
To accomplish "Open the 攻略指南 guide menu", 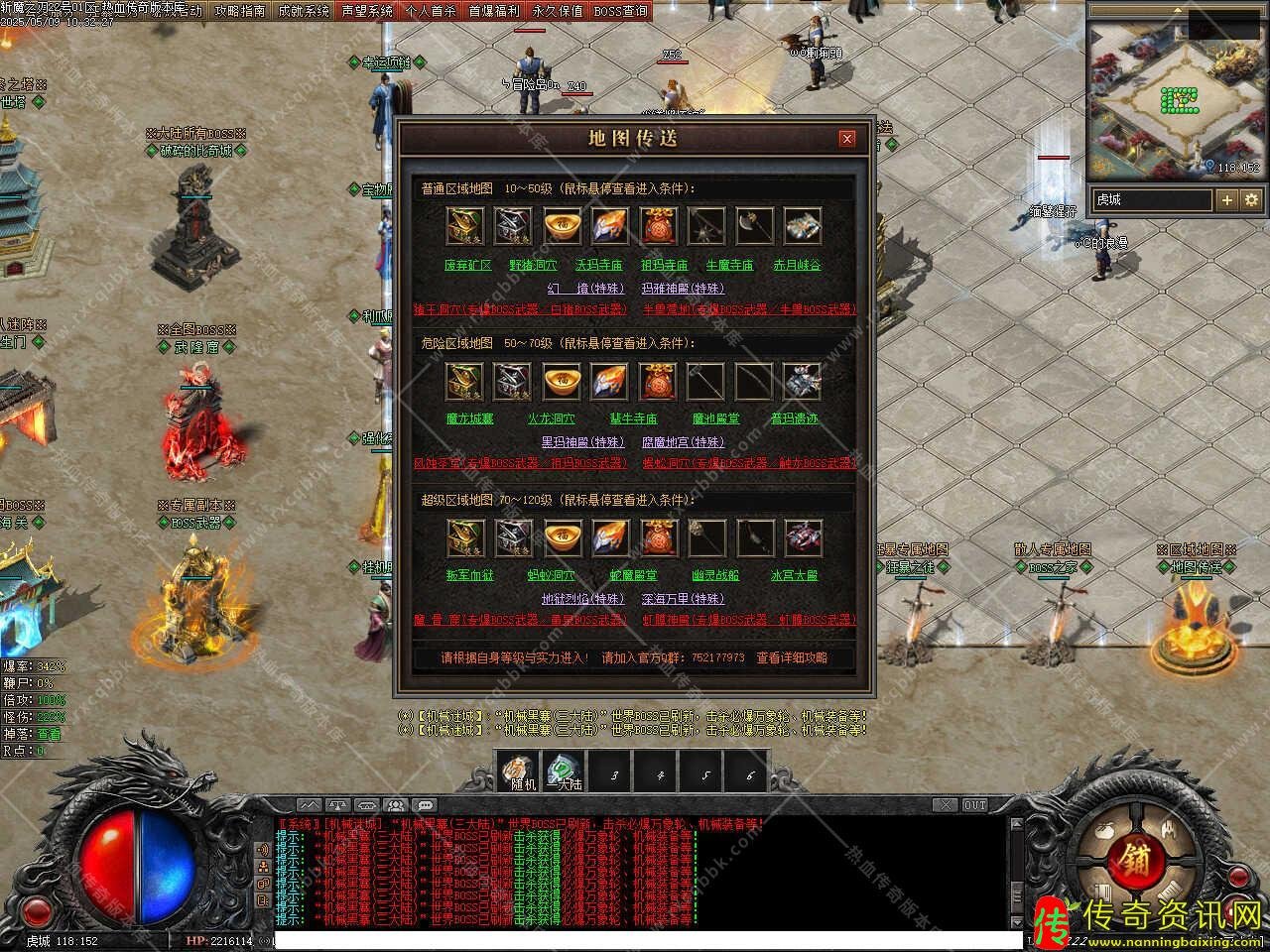I will point(240,11).
